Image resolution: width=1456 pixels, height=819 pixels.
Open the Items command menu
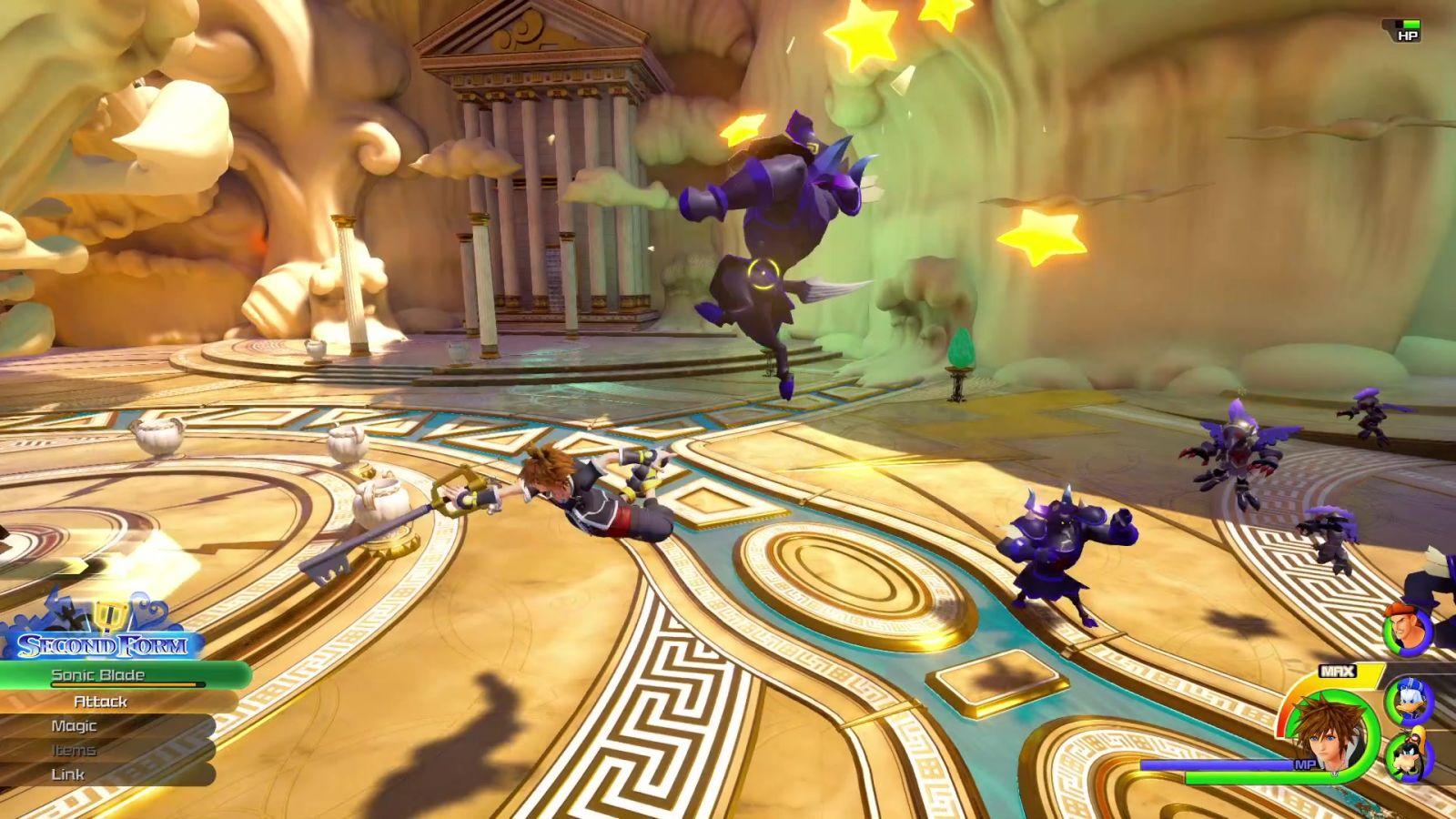pyautogui.click(x=74, y=751)
